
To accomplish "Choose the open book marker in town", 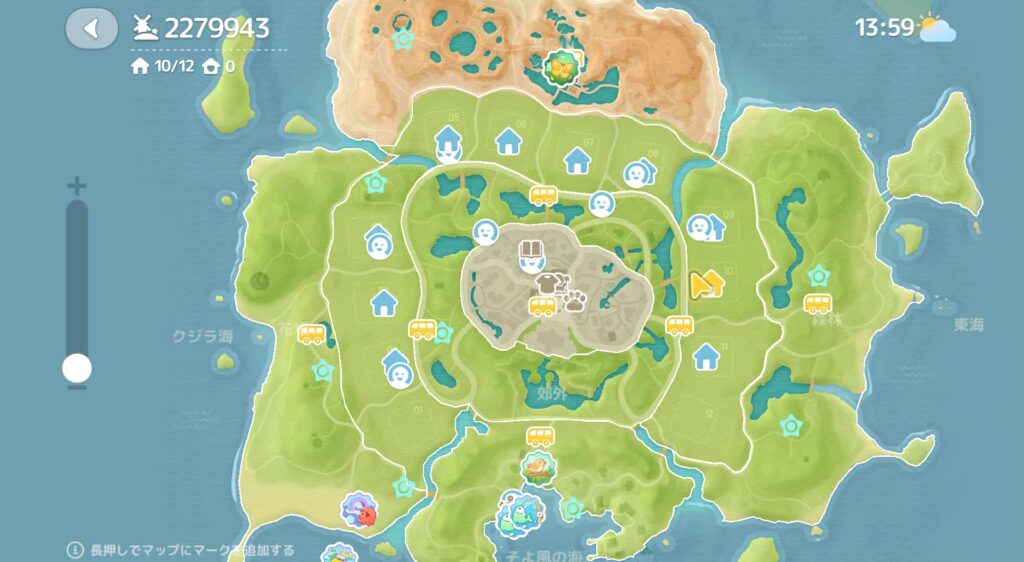I will tap(531, 249).
